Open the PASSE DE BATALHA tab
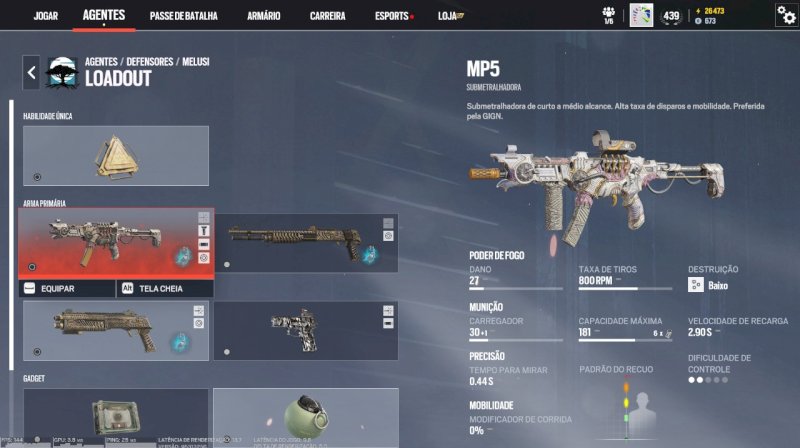The height and width of the screenshot is (448, 800). pos(184,16)
